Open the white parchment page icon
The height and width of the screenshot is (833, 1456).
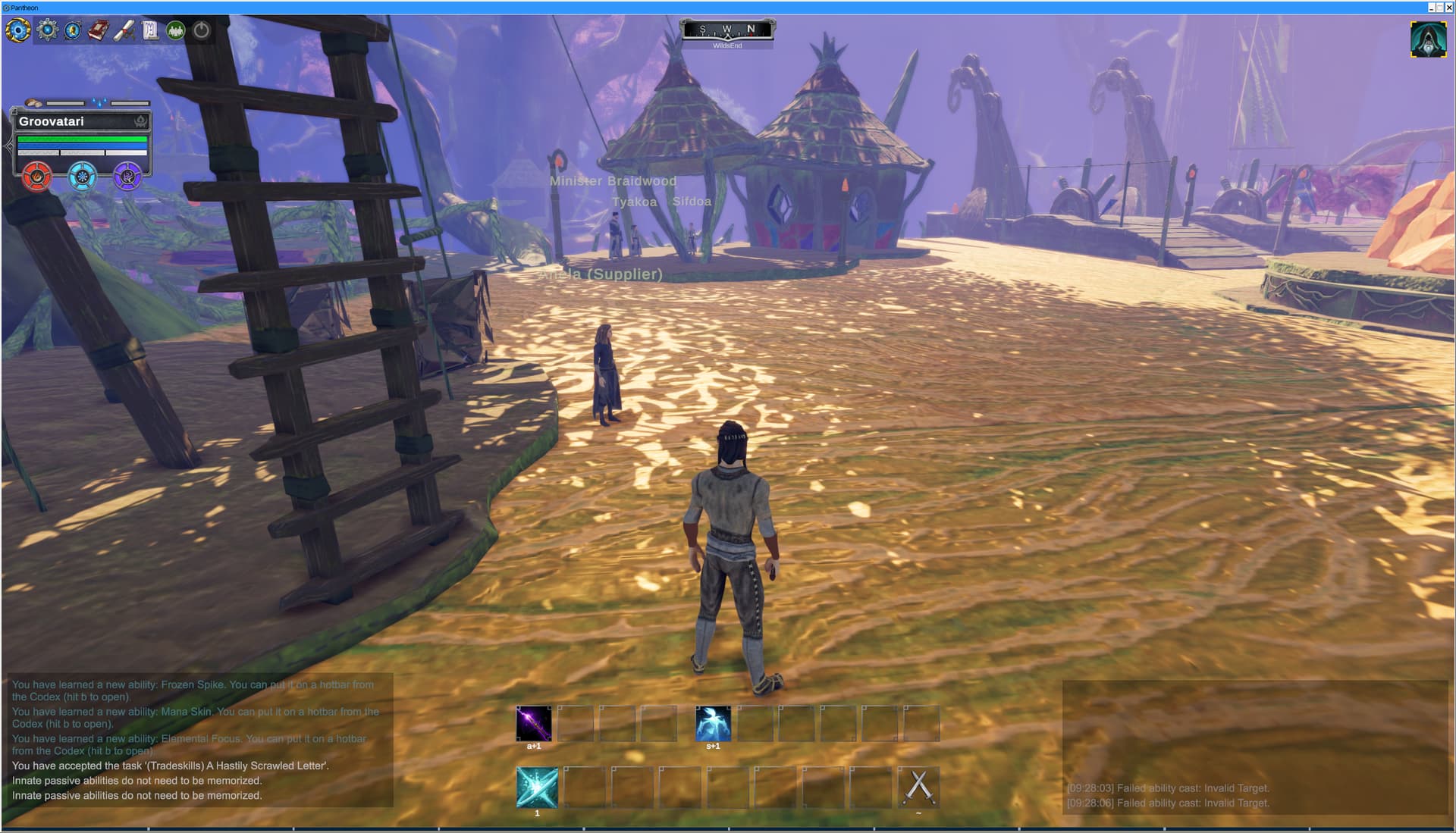(150, 30)
